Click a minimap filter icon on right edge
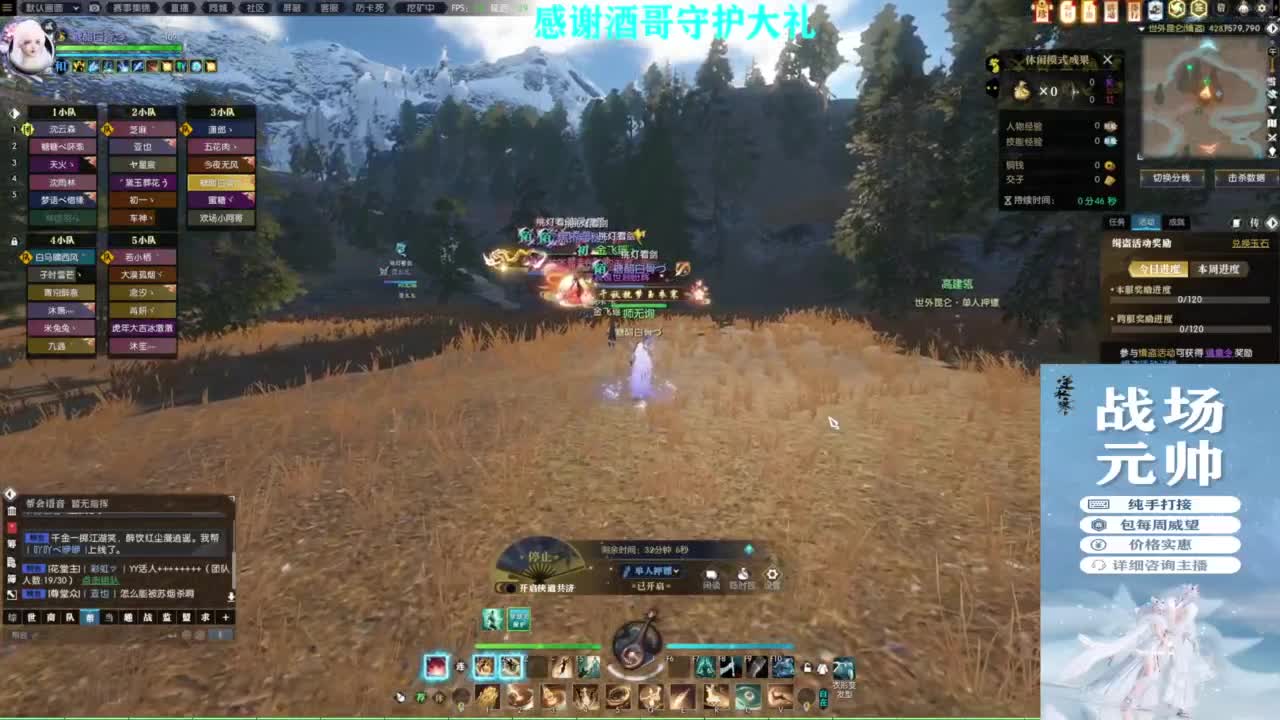The height and width of the screenshot is (720, 1280). click(1270, 95)
